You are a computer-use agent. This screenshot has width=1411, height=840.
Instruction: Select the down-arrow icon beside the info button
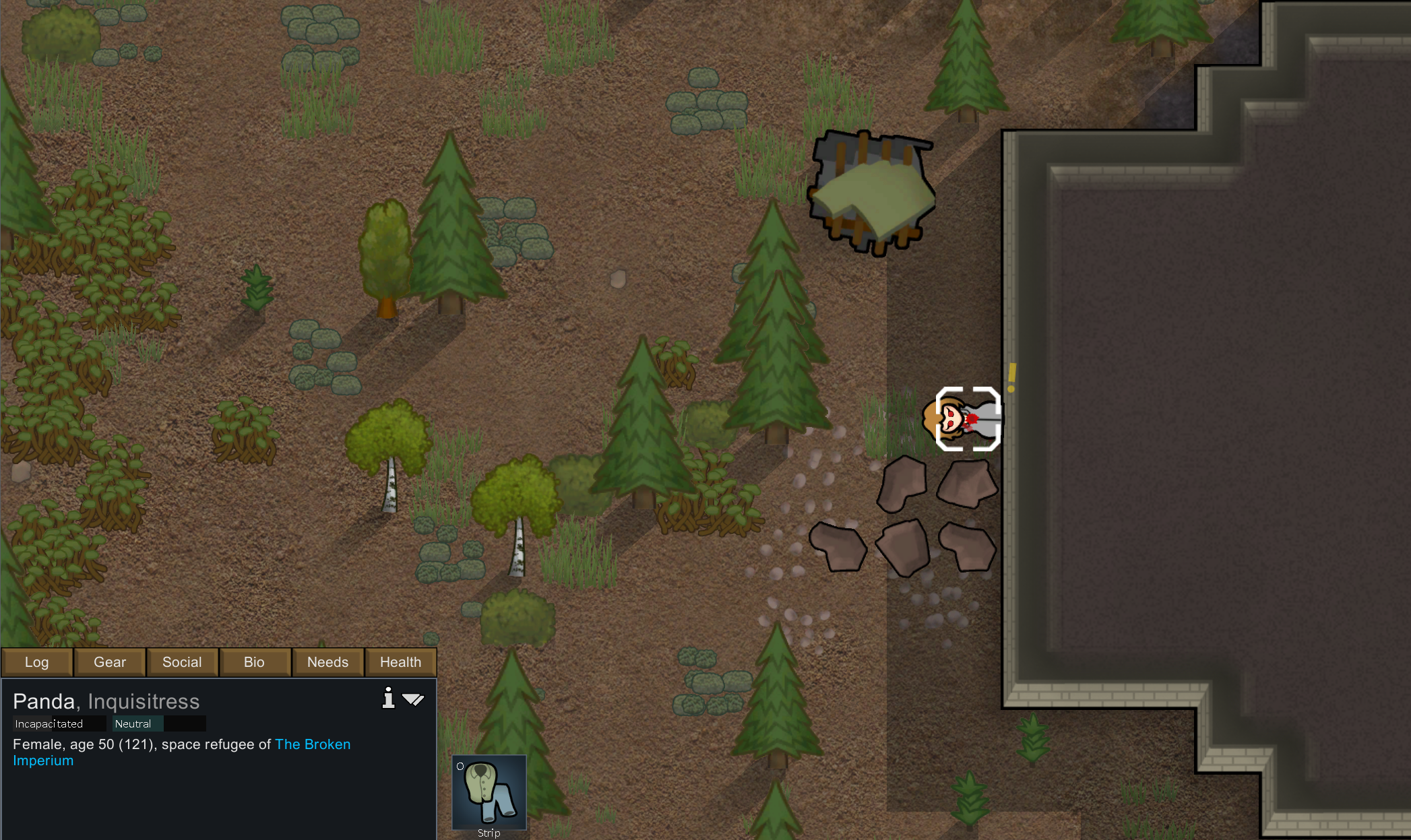point(413,699)
